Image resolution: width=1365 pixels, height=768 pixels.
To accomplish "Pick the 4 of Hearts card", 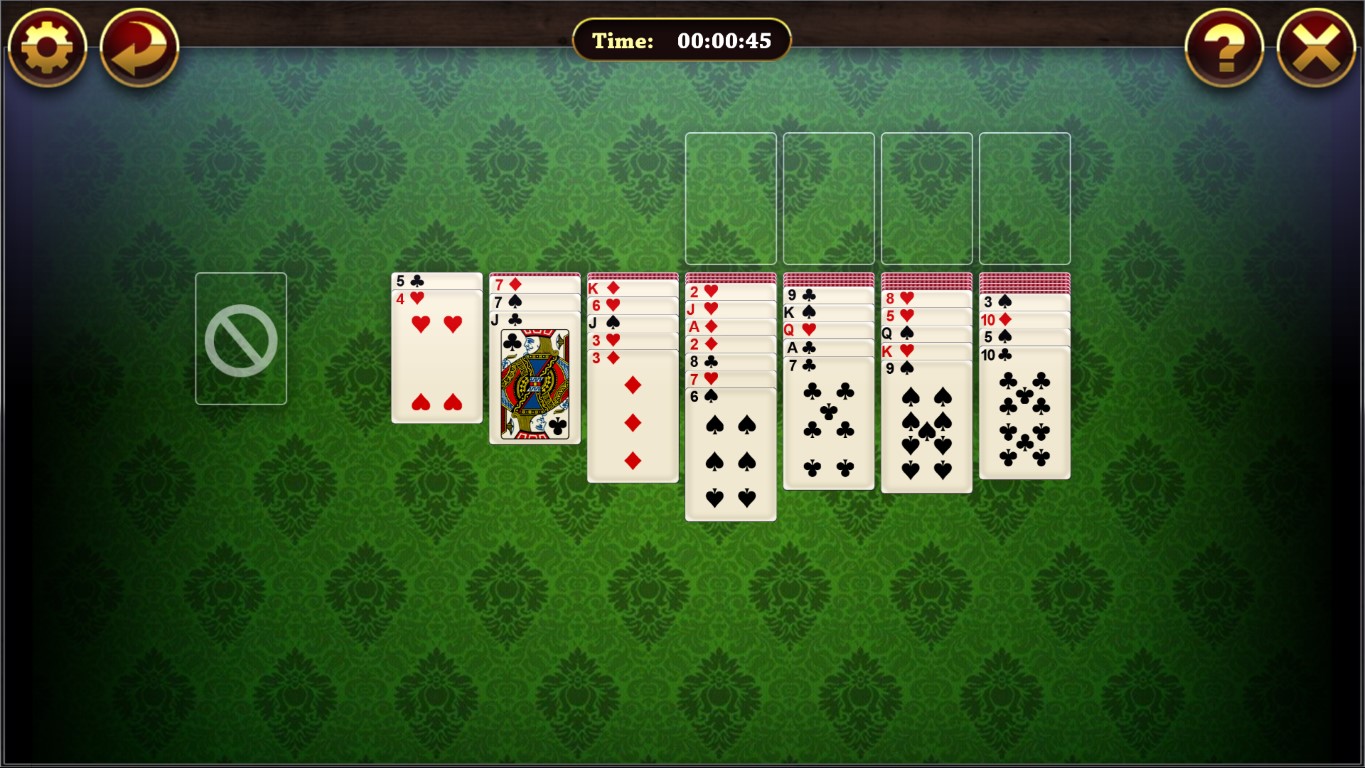I will [436, 360].
